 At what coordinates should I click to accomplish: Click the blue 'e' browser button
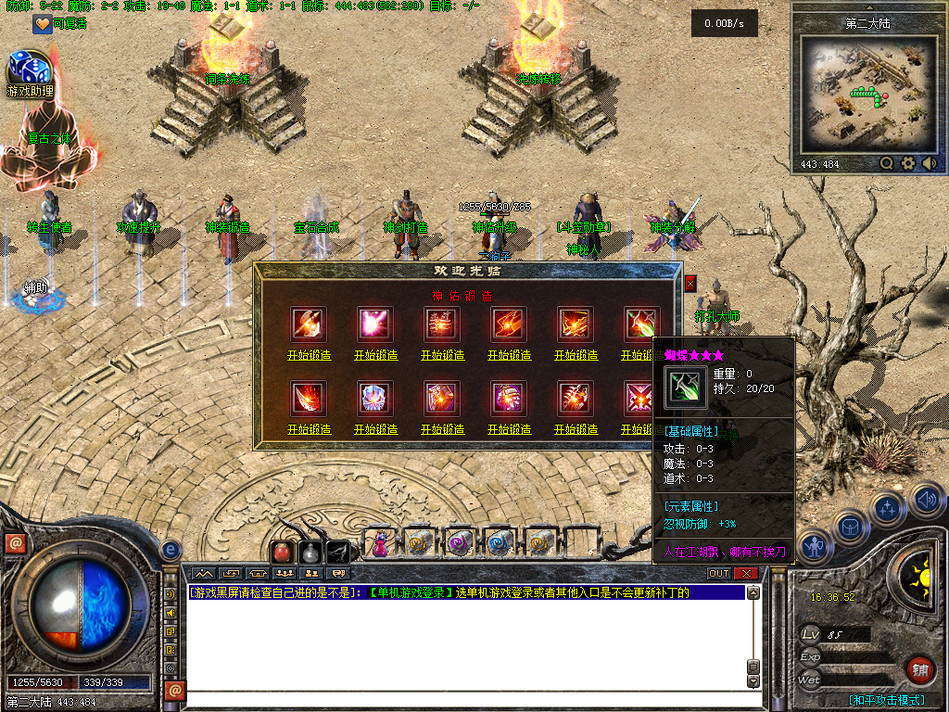(x=170, y=549)
